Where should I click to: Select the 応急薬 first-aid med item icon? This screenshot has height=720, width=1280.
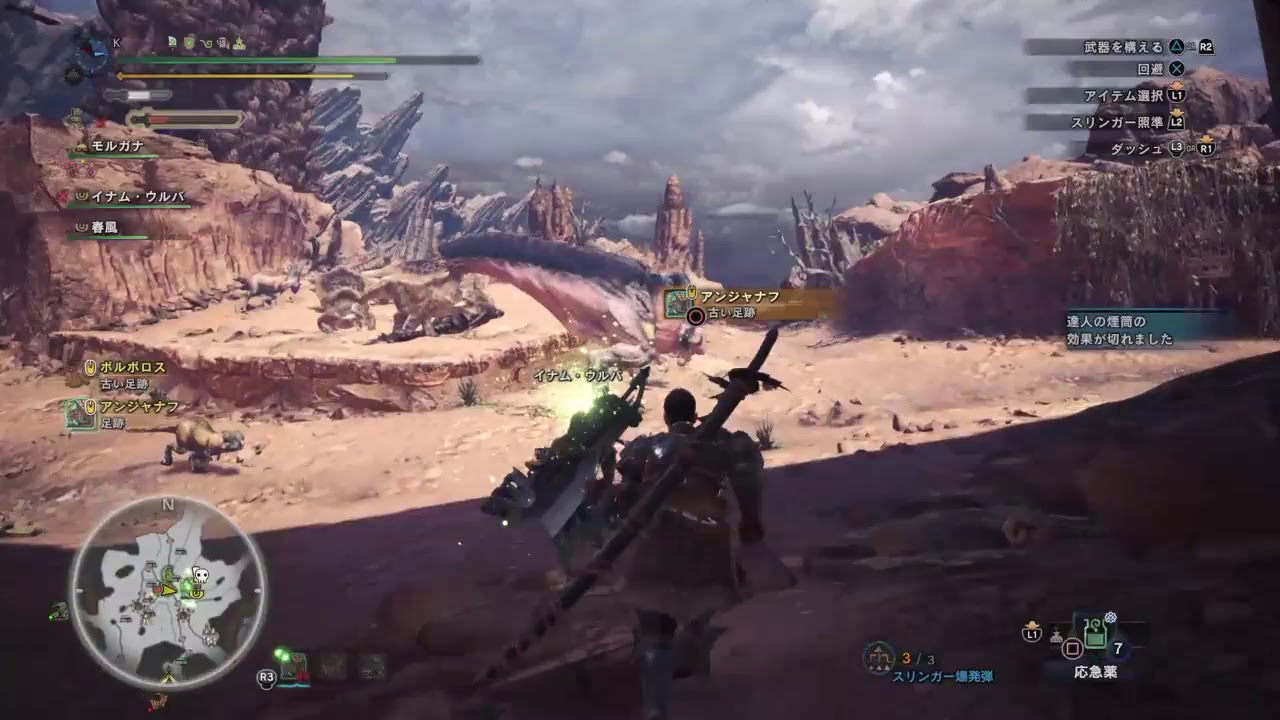[1096, 634]
